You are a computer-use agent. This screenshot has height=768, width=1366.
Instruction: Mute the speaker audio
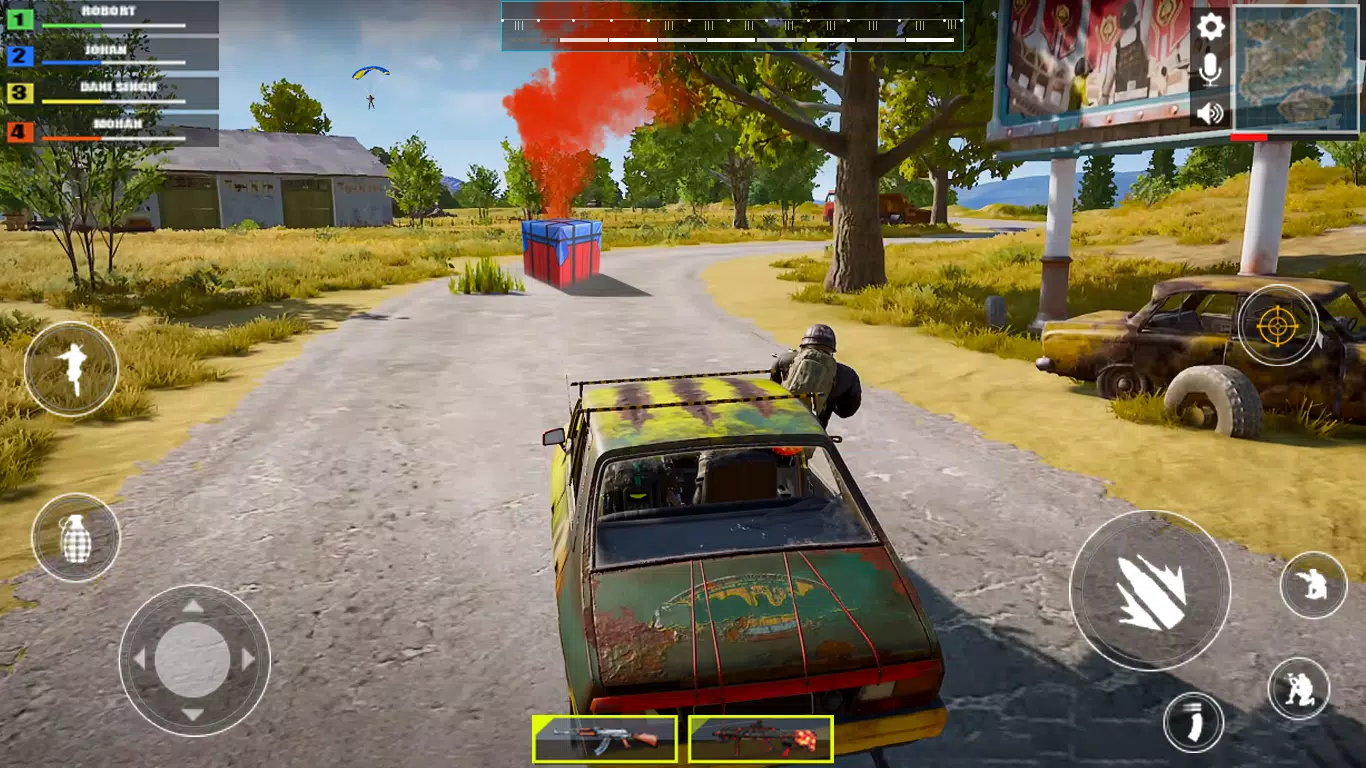pos(1210,112)
